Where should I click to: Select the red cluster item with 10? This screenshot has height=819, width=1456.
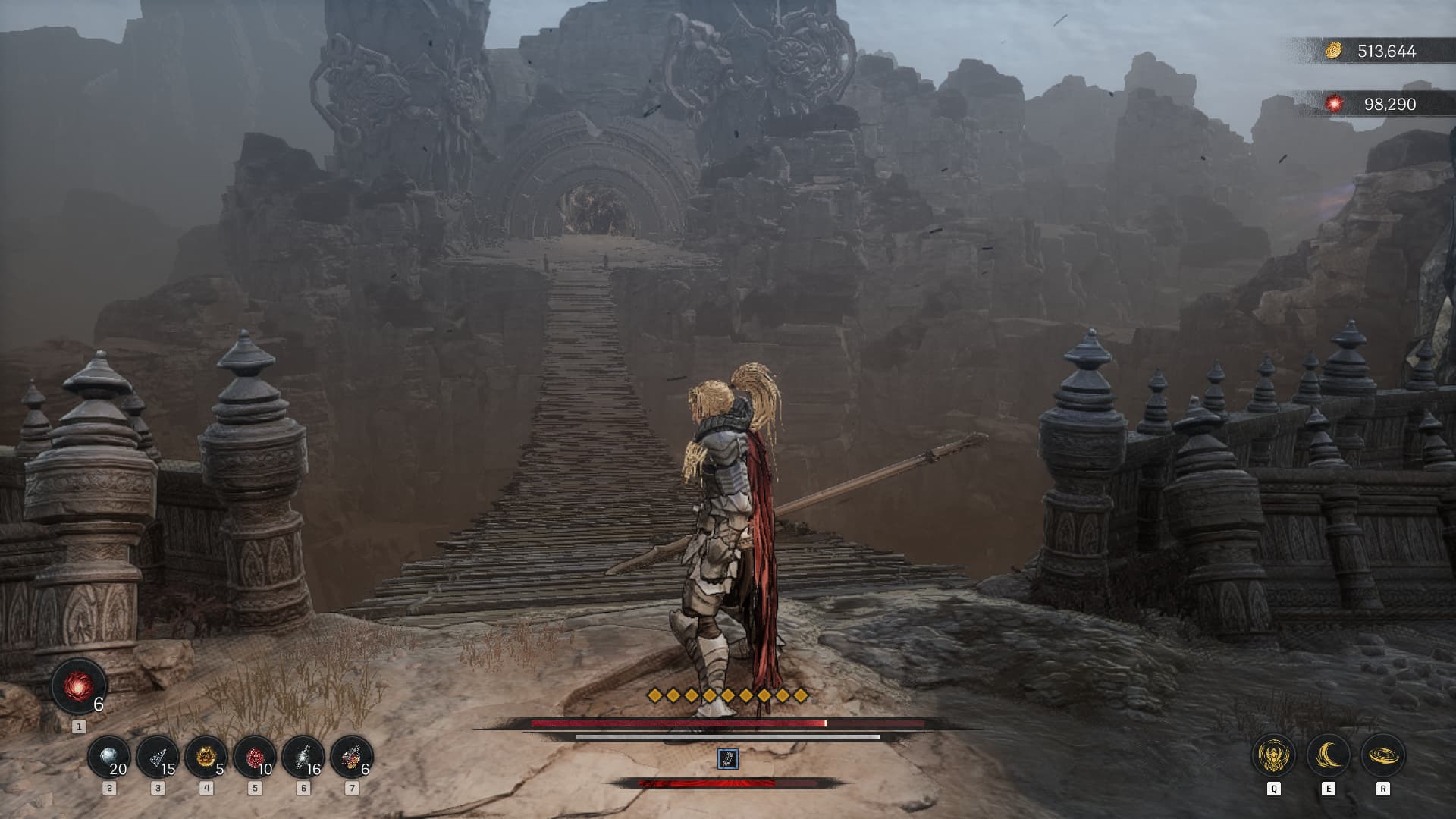pyautogui.click(x=254, y=757)
